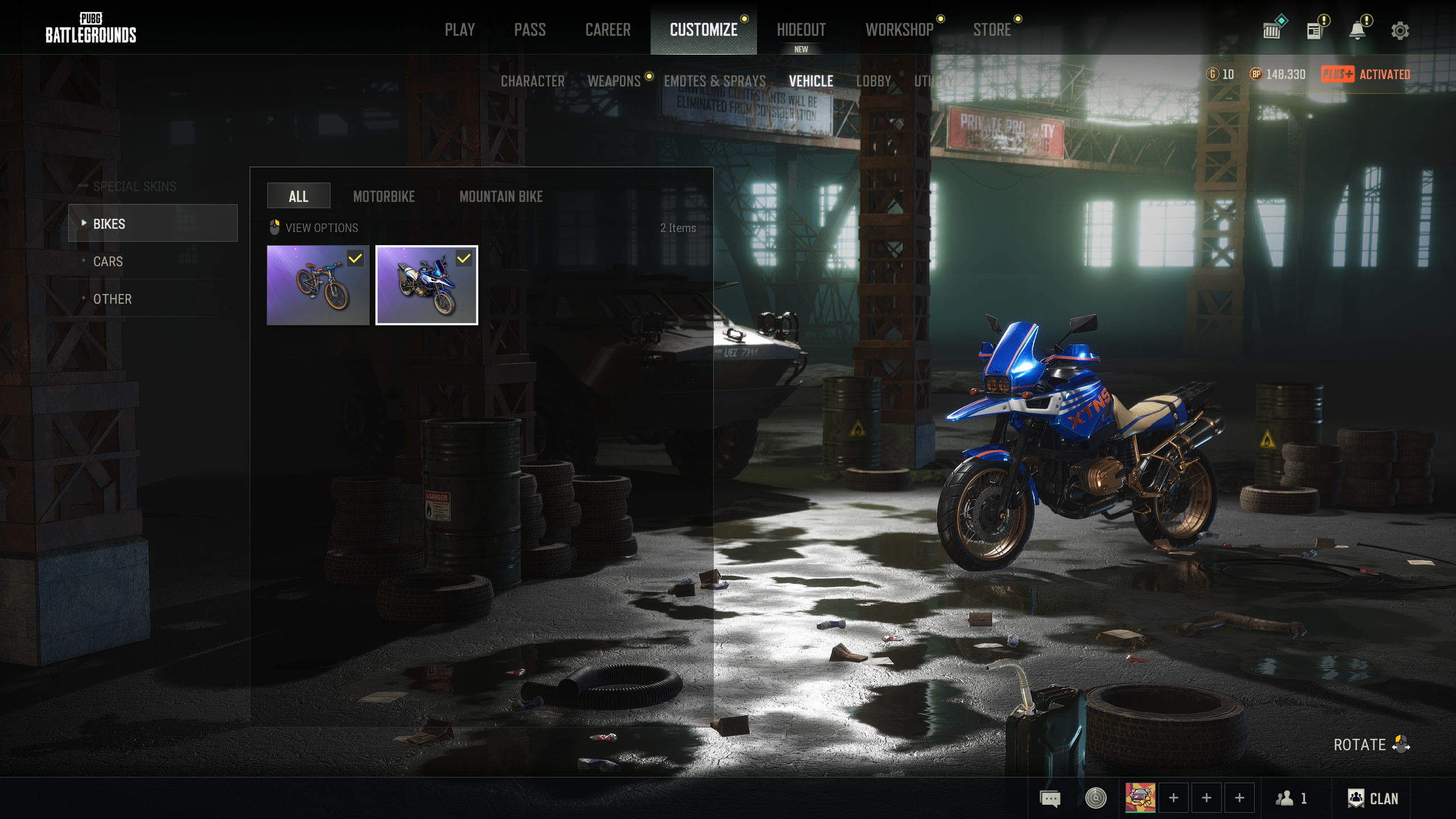The height and width of the screenshot is (819, 1456).
Task: Choose the OTHER vehicle category
Action: [x=112, y=299]
